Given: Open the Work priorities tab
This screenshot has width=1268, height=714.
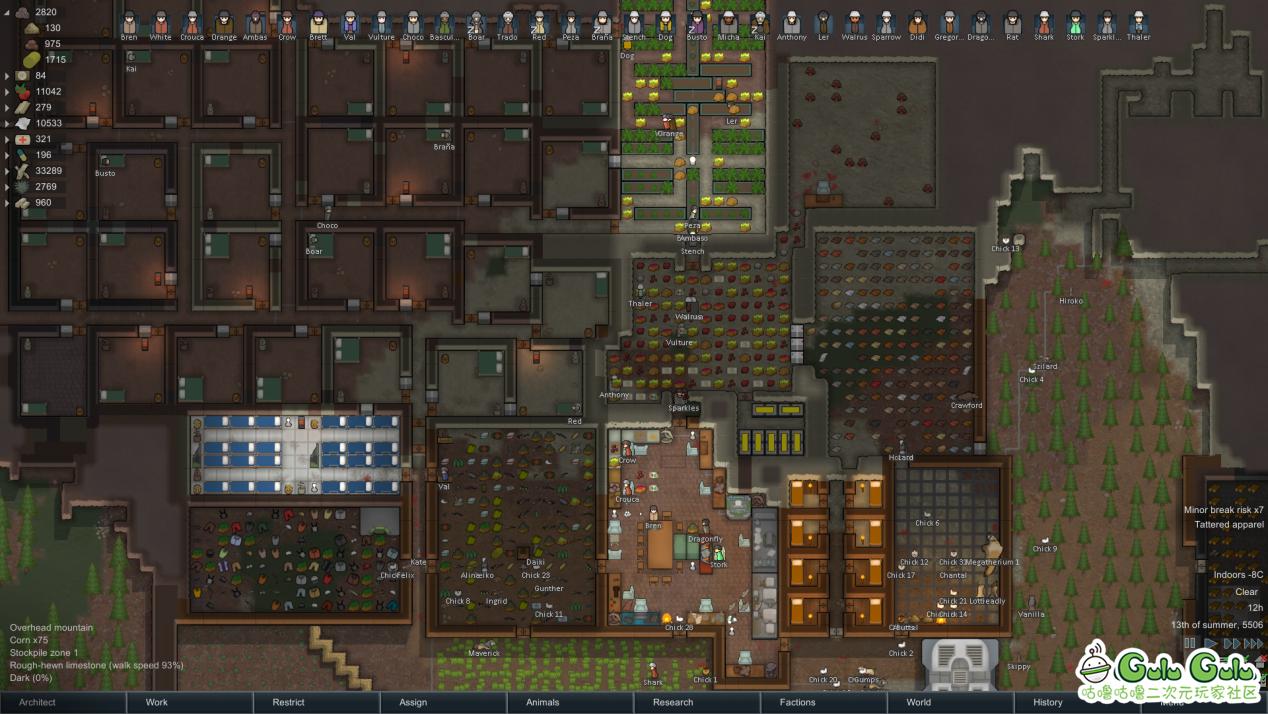Looking at the screenshot, I should click(157, 702).
